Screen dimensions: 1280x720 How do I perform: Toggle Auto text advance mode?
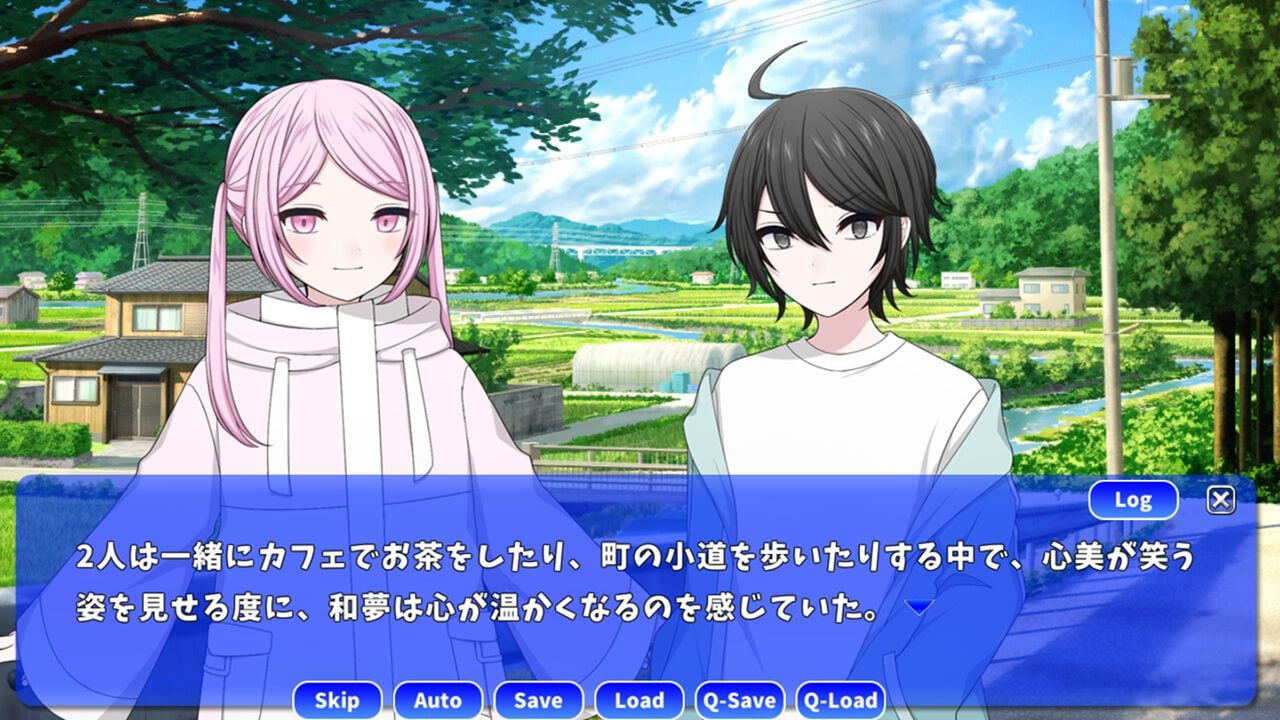point(438,701)
